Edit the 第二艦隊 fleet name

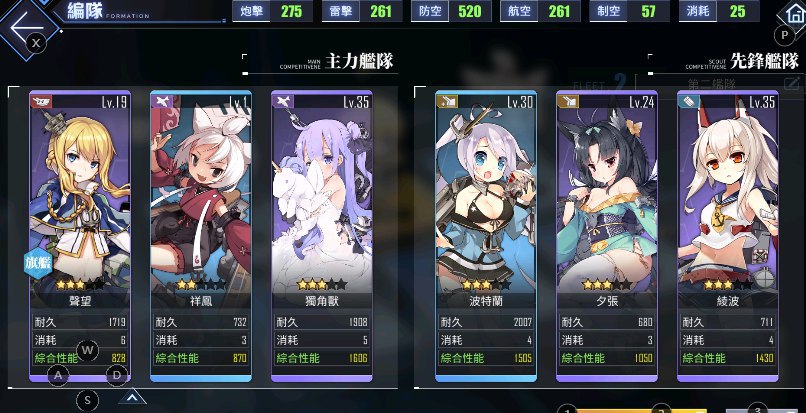pos(793,85)
